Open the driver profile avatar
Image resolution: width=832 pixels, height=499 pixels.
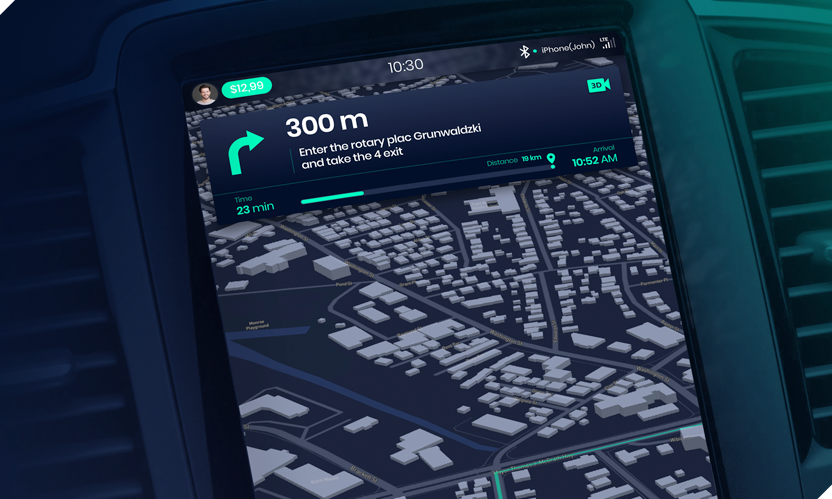(x=205, y=93)
